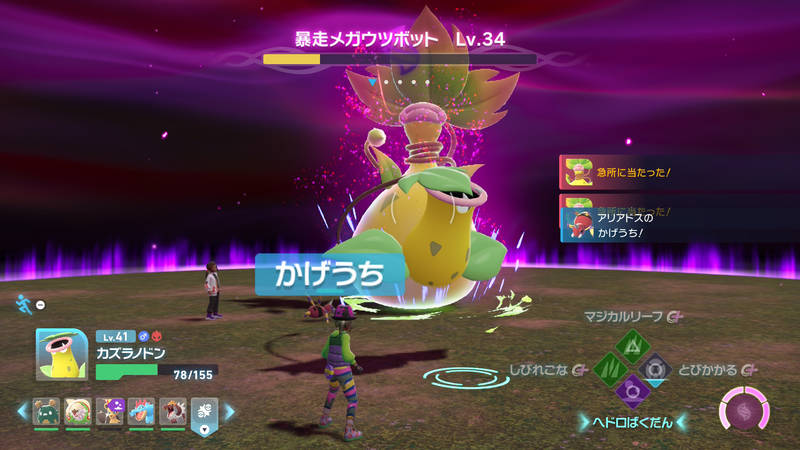Switch to the blue Feraligatr party slot

pos(140,411)
